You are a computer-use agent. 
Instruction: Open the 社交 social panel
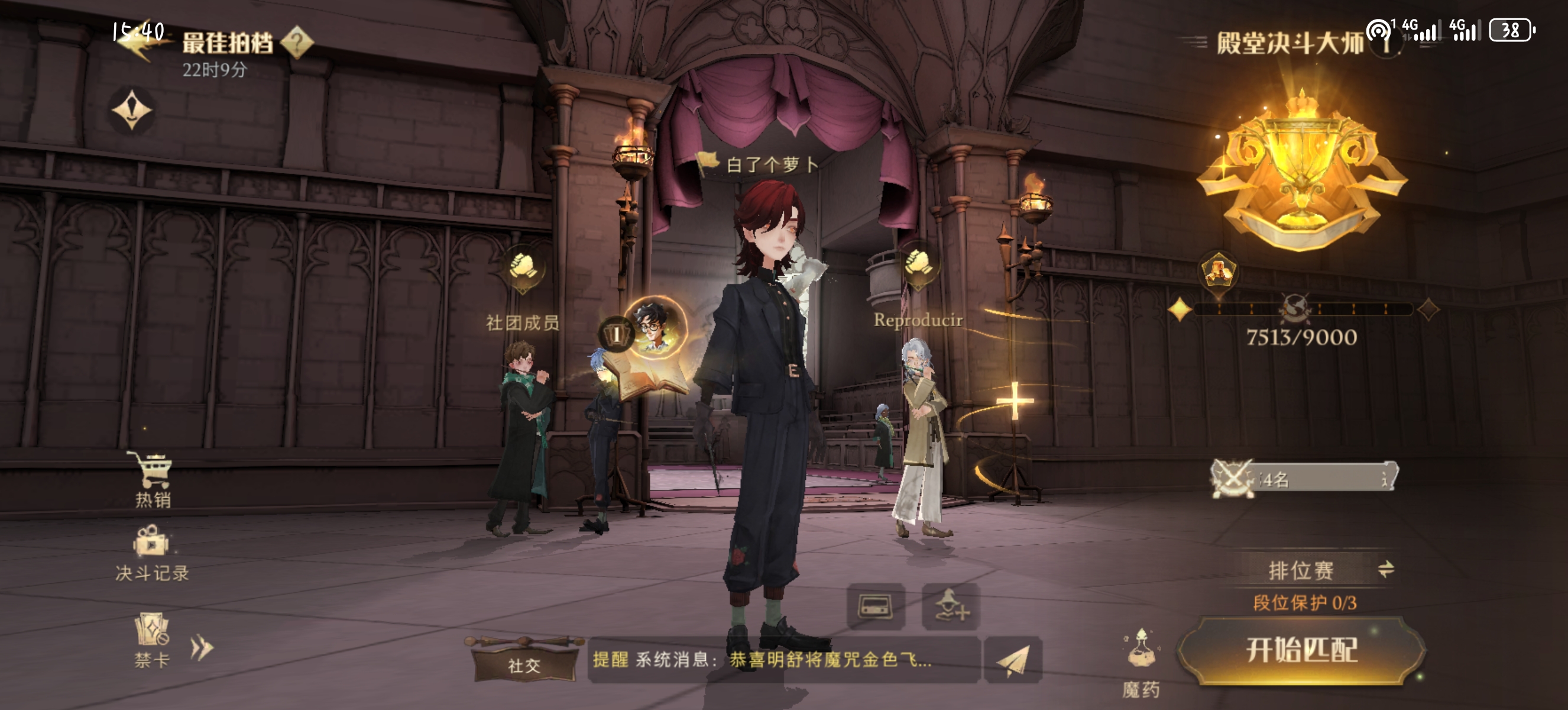coord(524,664)
